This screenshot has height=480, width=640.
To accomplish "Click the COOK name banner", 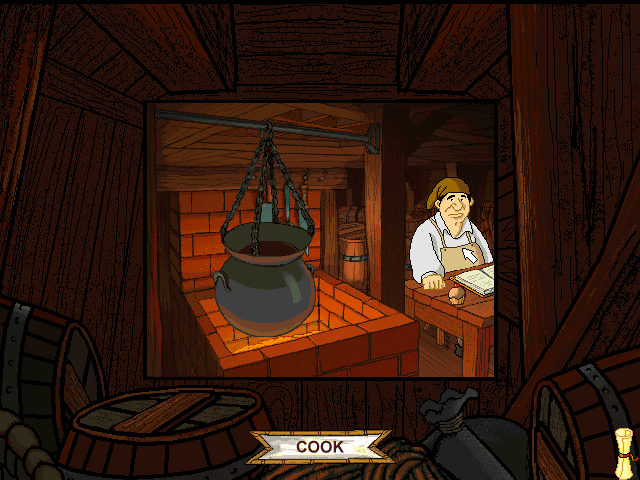I will point(319,447).
